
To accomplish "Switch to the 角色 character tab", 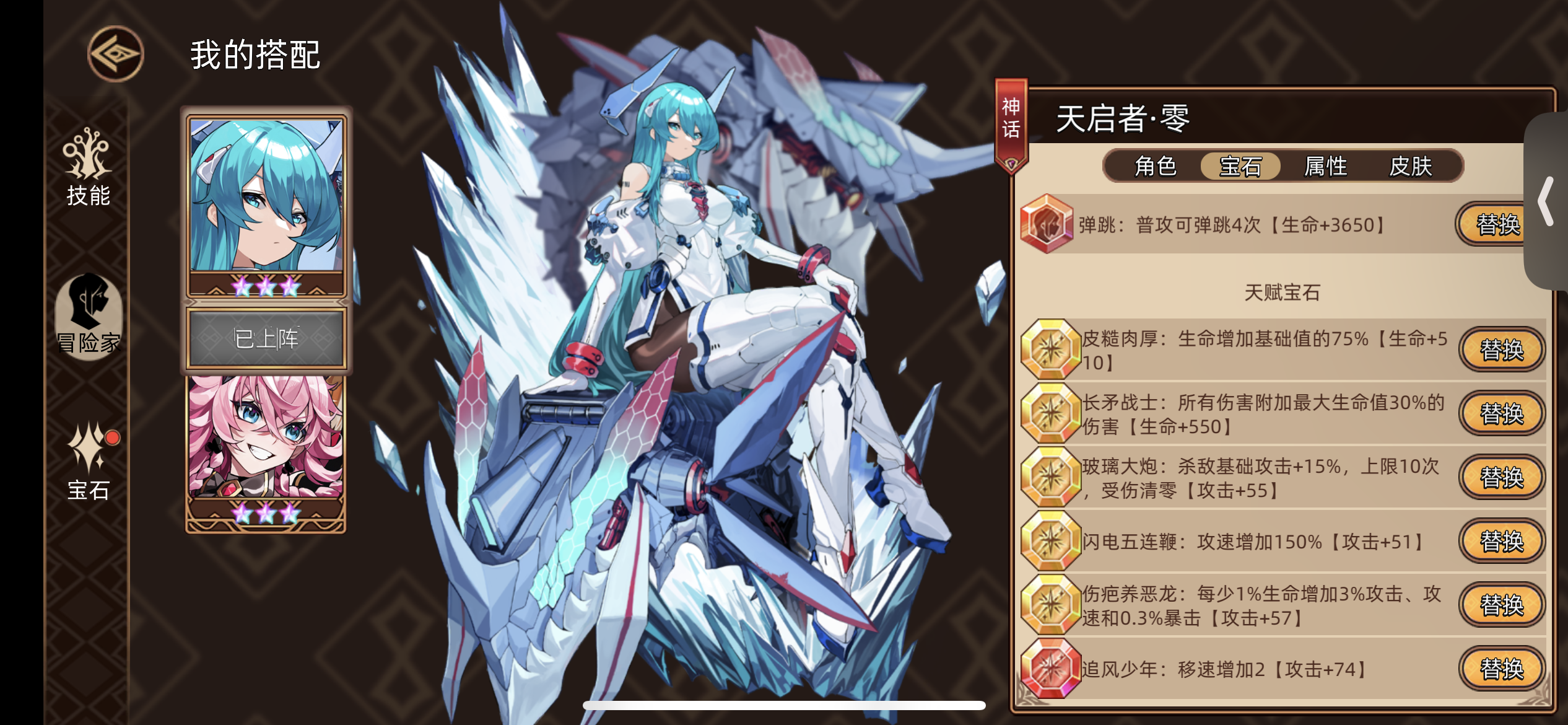I will click(1156, 165).
